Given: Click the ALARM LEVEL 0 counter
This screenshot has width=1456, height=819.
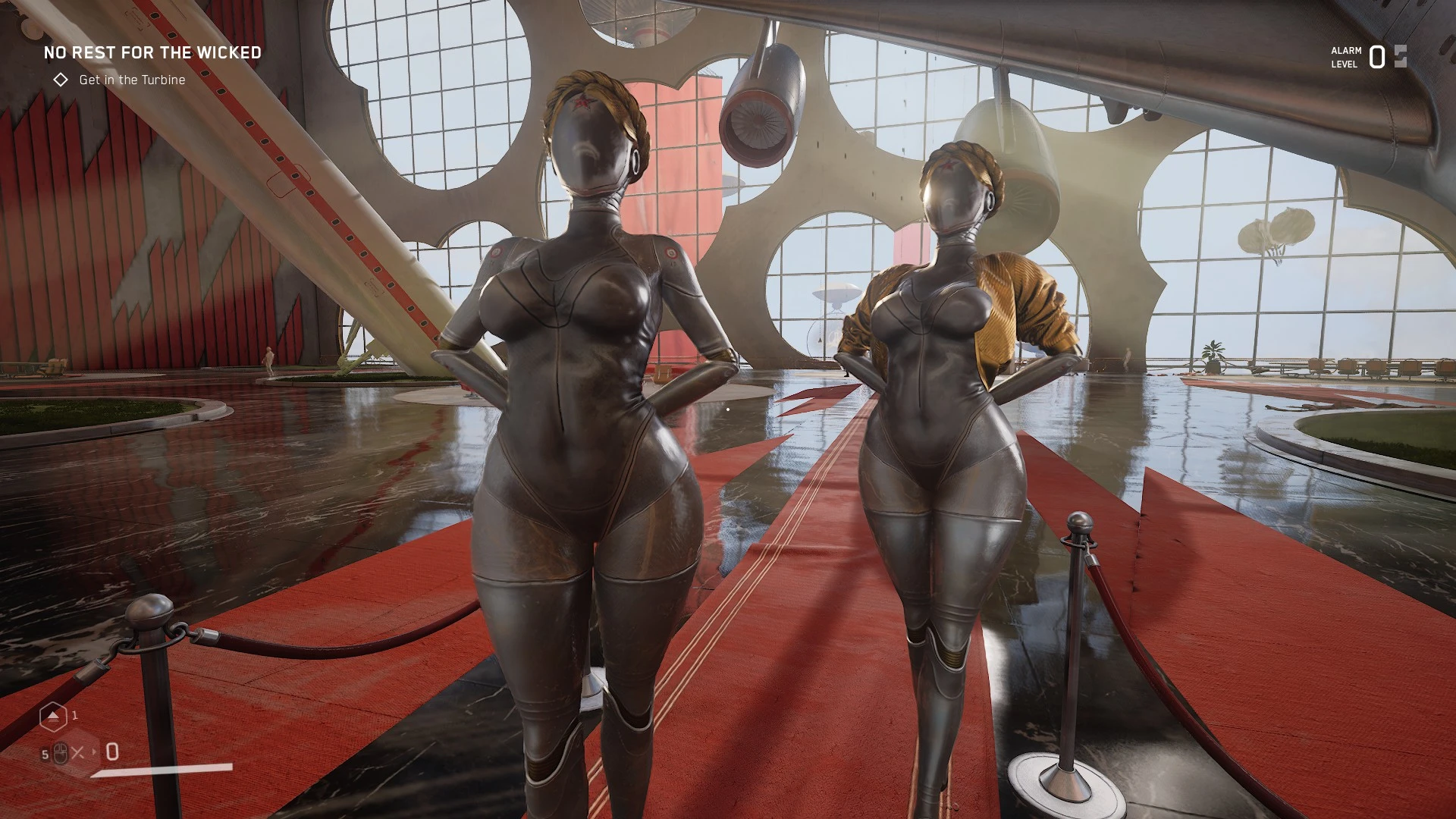Looking at the screenshot, I should point(1376,58).
